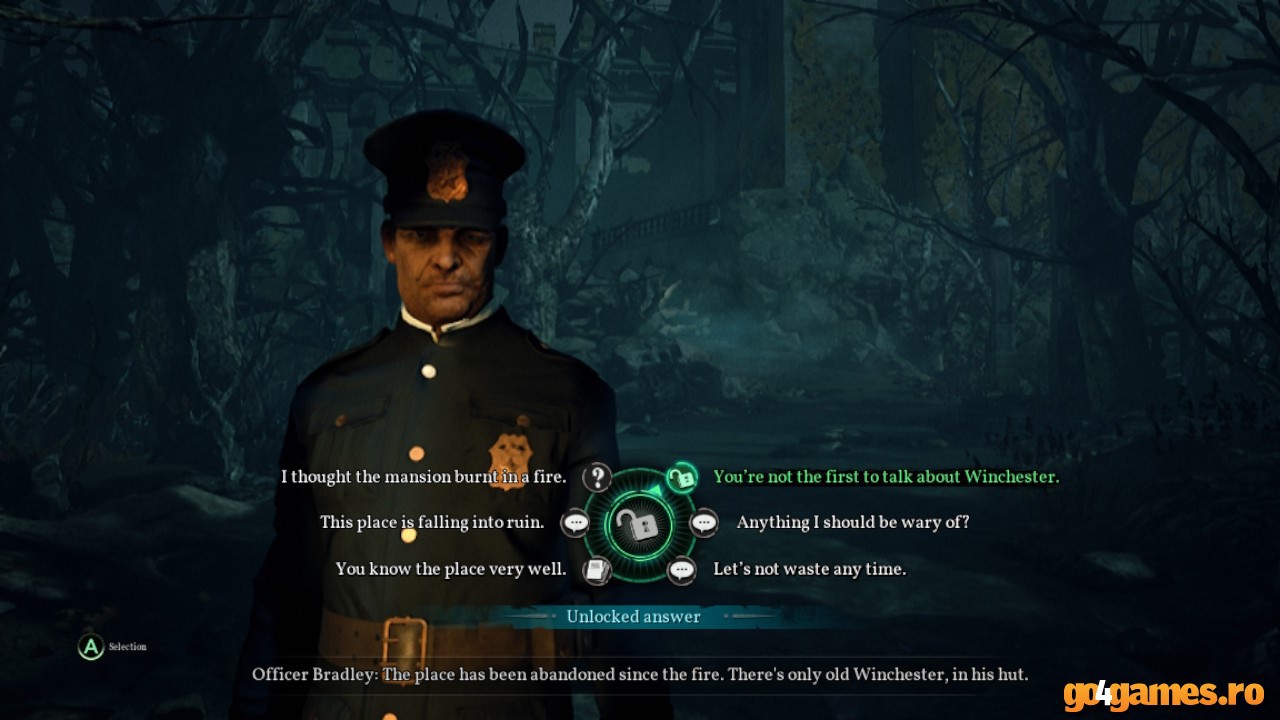Click the speech bubble icon for 'Anything I should be wary of?'

pos(705,522)
